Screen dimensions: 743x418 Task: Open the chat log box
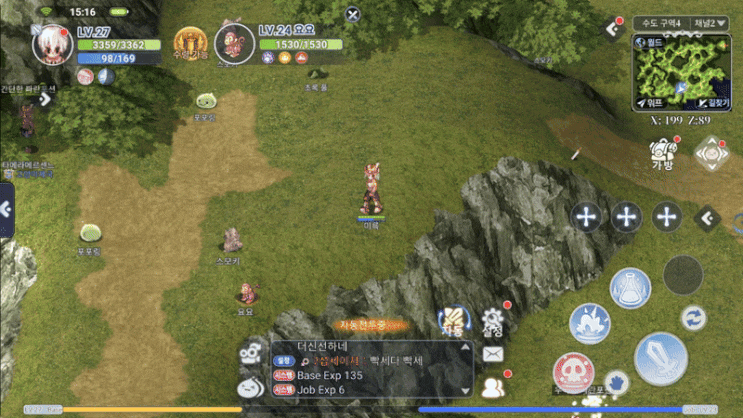370,368
